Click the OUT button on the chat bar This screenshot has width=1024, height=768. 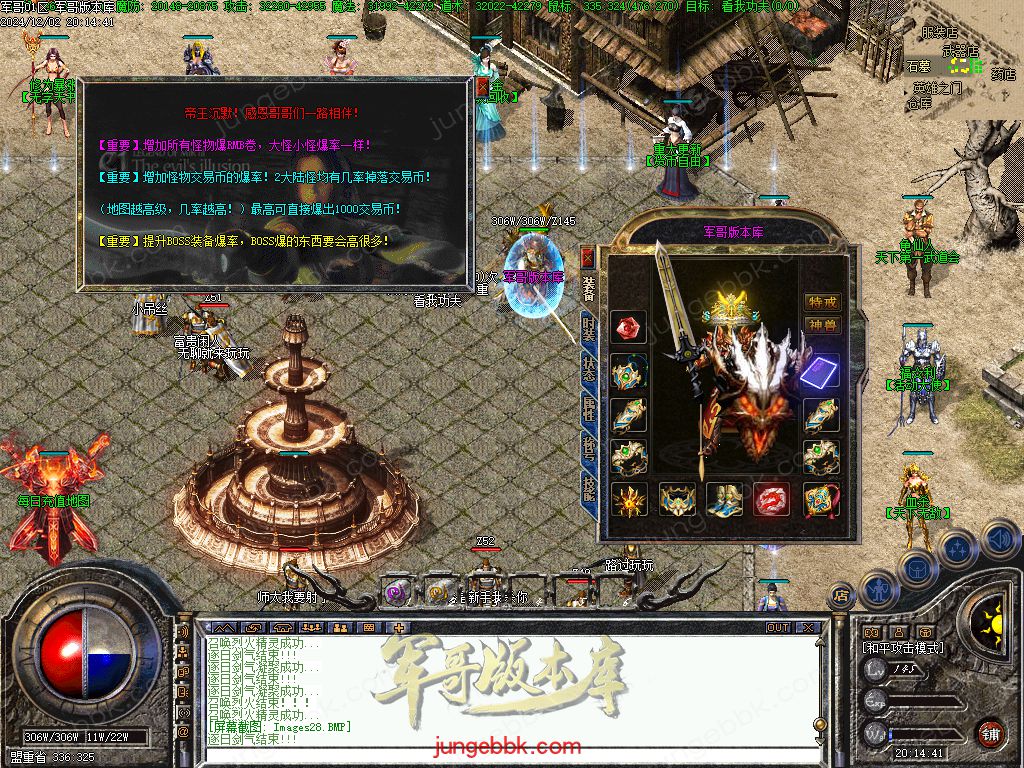point(778,628)
